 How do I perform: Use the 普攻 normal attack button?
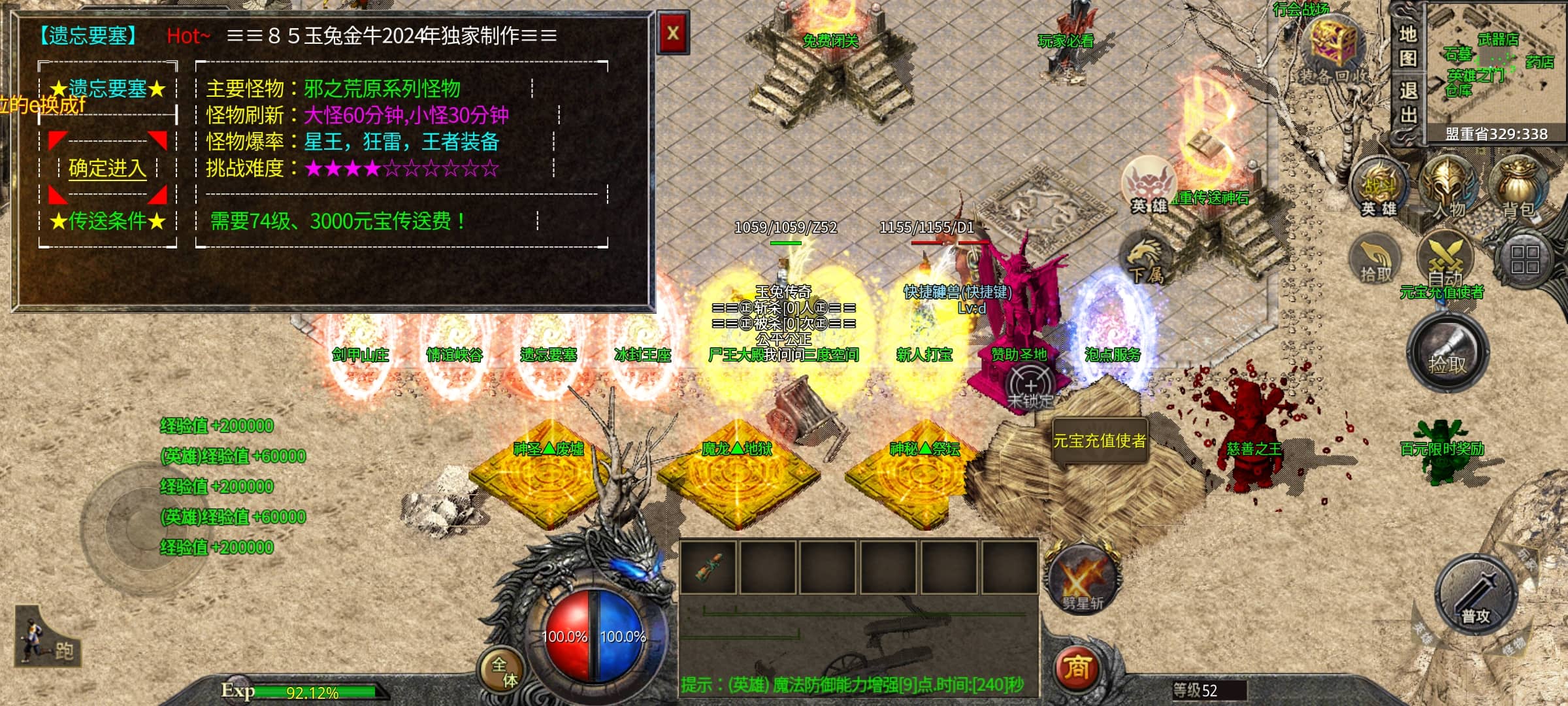1475,596
